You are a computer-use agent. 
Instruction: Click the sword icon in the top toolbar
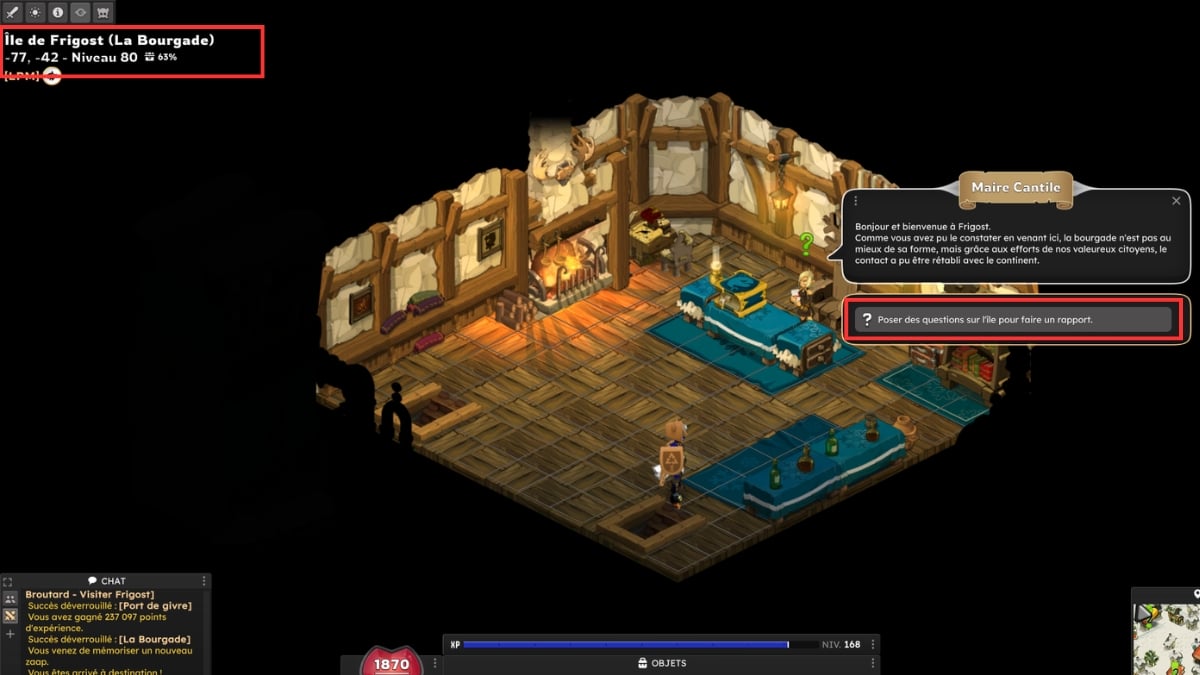(12, 12)
